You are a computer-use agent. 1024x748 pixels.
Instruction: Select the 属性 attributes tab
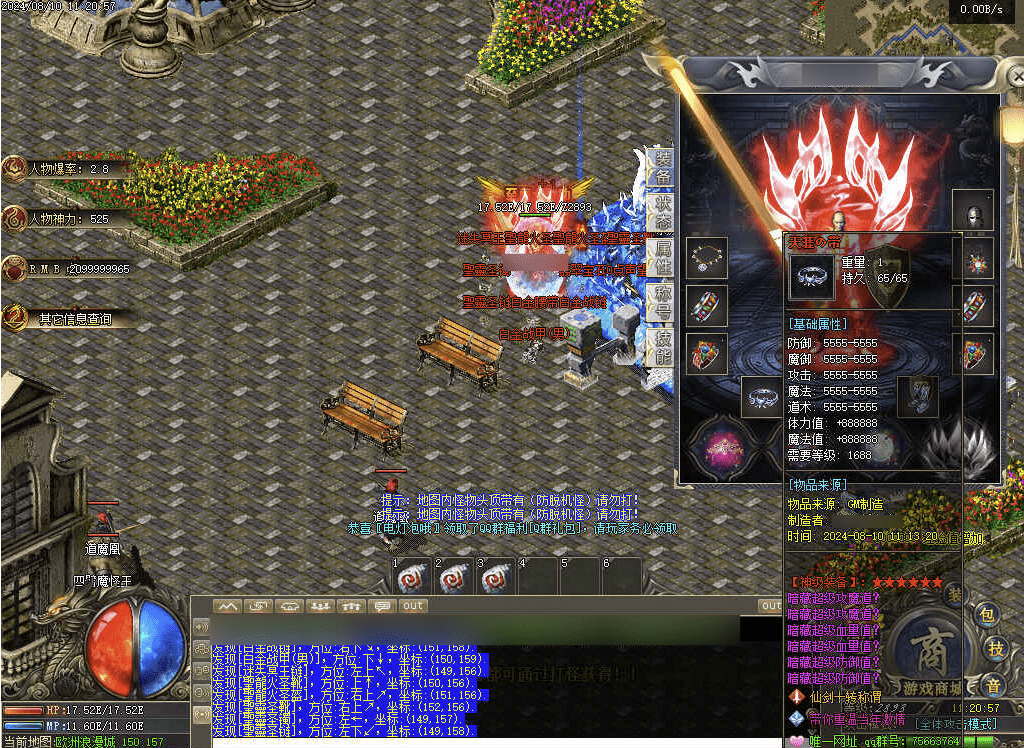[x=662, y=256]
